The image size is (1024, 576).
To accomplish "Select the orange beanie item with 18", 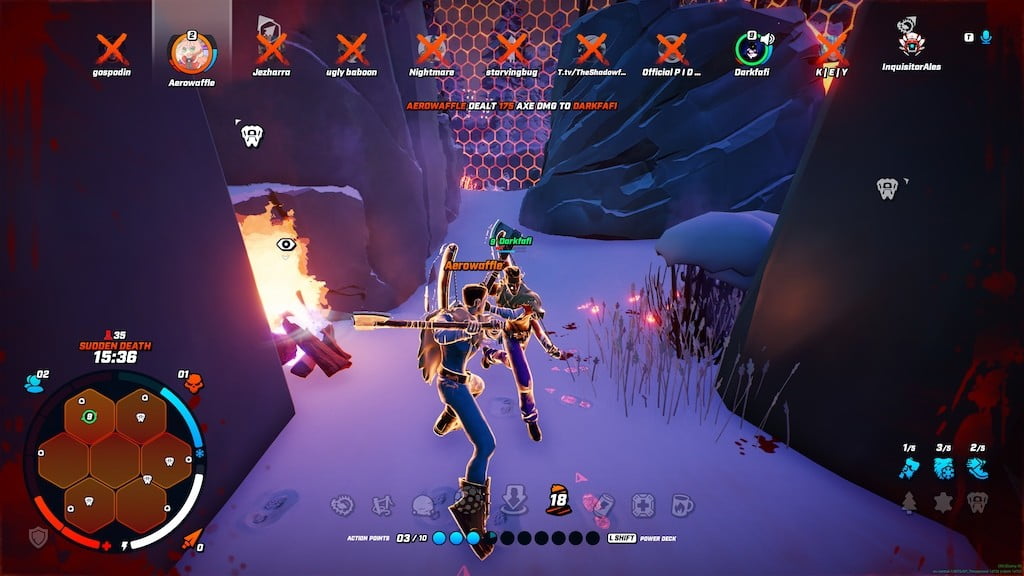I will tap(557, 500).
